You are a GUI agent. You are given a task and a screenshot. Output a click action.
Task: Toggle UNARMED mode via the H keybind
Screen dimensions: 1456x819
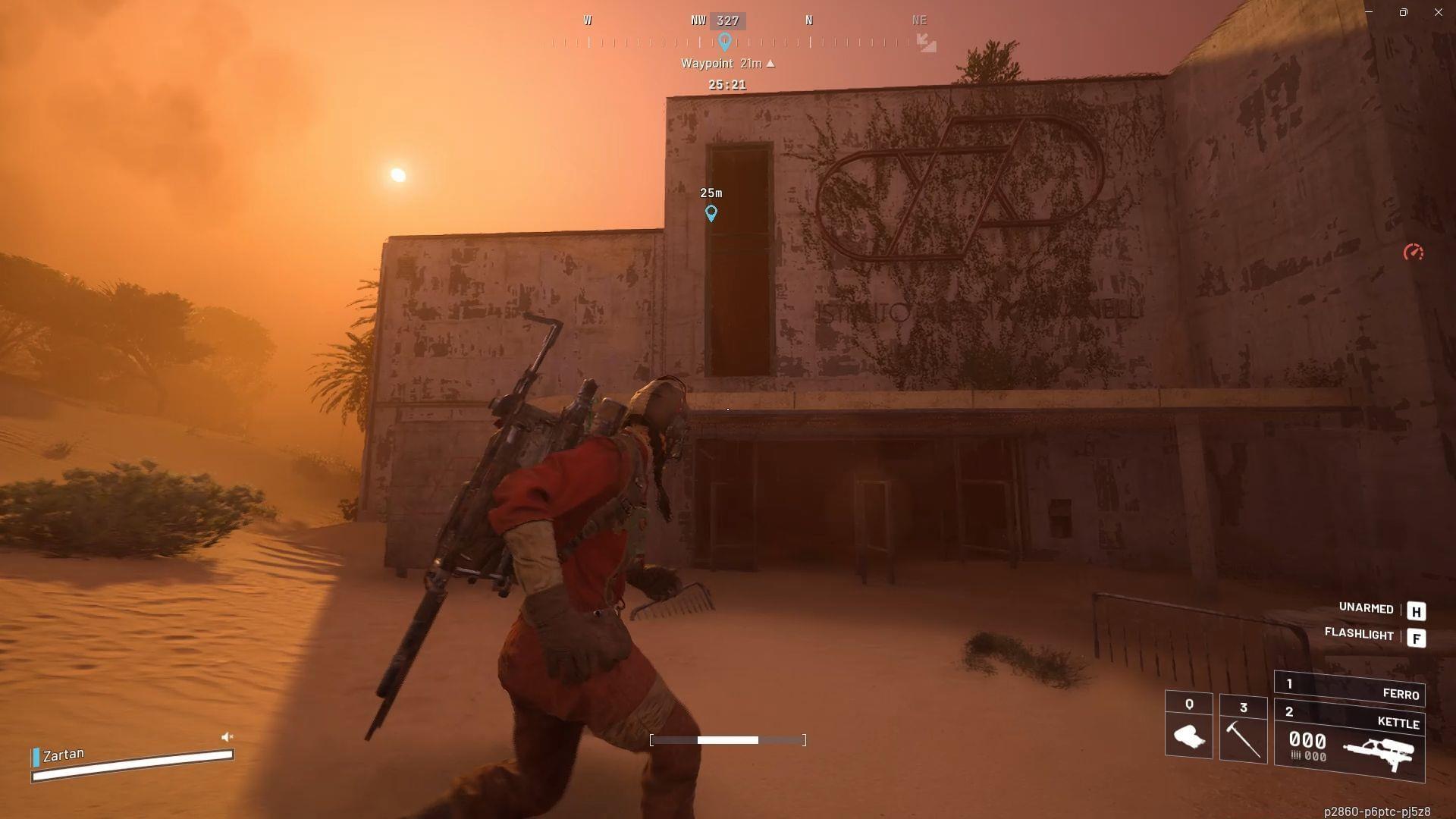[x=1416, y=609]
